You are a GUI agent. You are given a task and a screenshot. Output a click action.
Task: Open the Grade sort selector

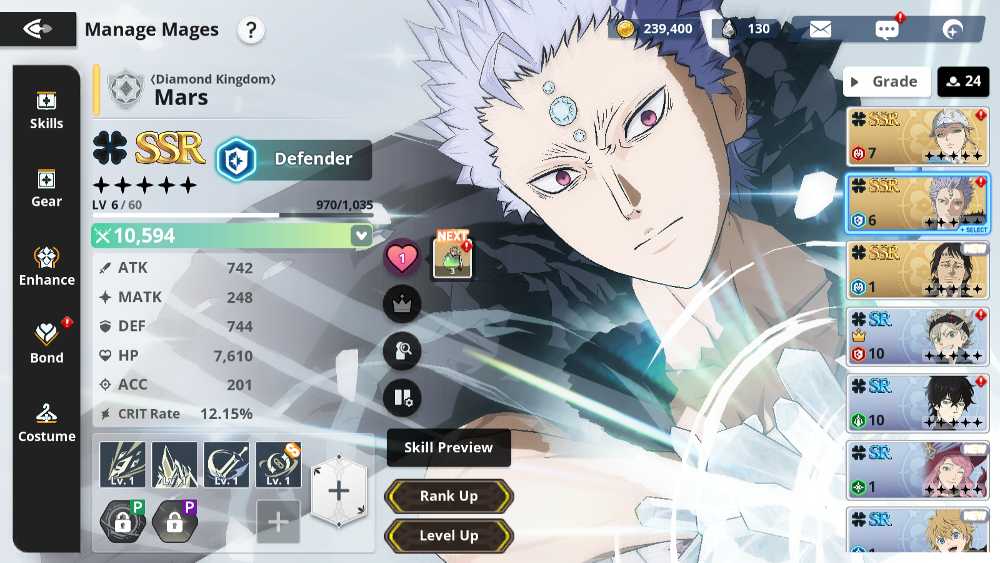(886, 82)
